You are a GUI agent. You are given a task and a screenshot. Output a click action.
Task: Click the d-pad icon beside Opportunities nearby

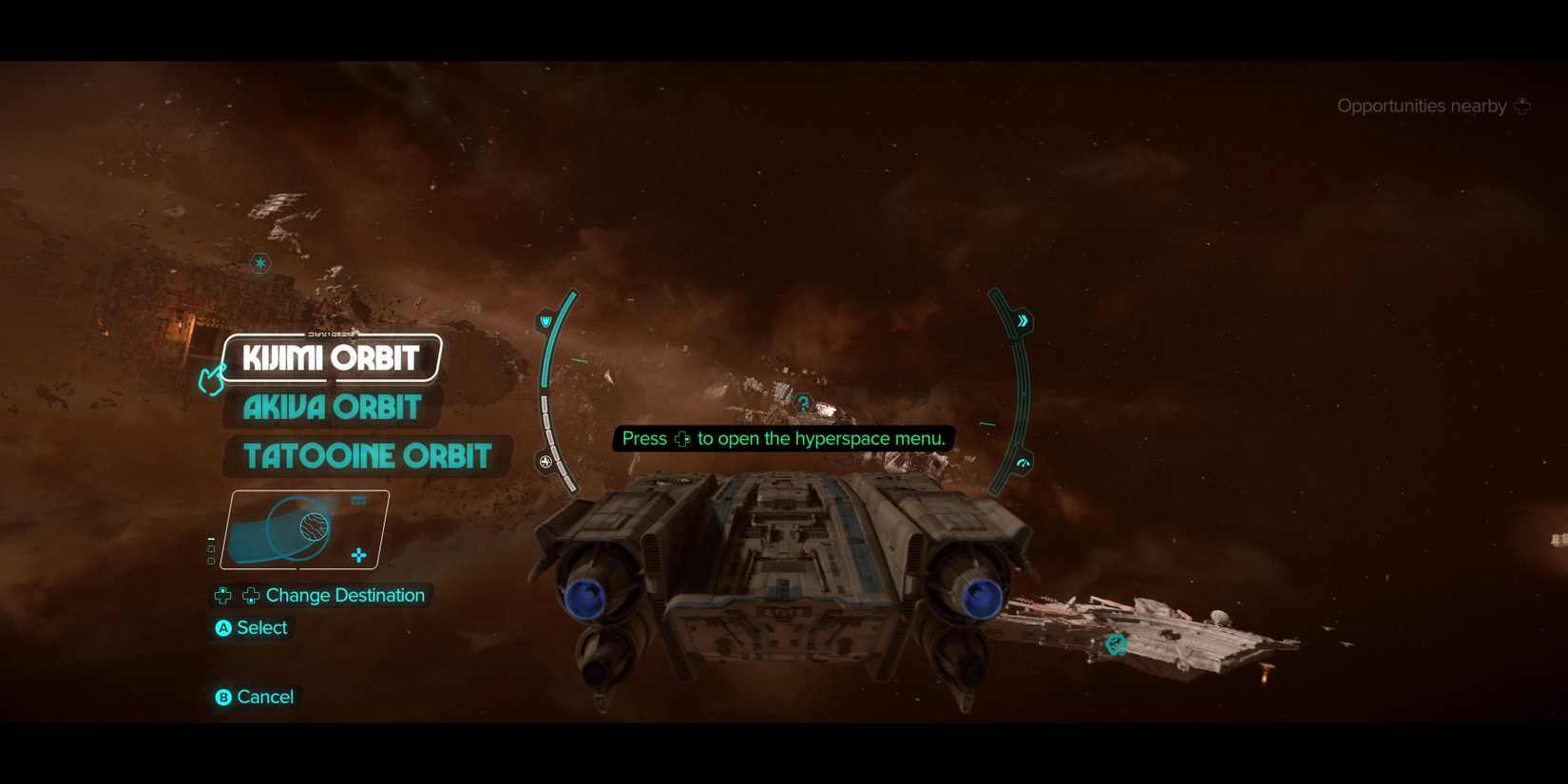(x=1524, y=105)
